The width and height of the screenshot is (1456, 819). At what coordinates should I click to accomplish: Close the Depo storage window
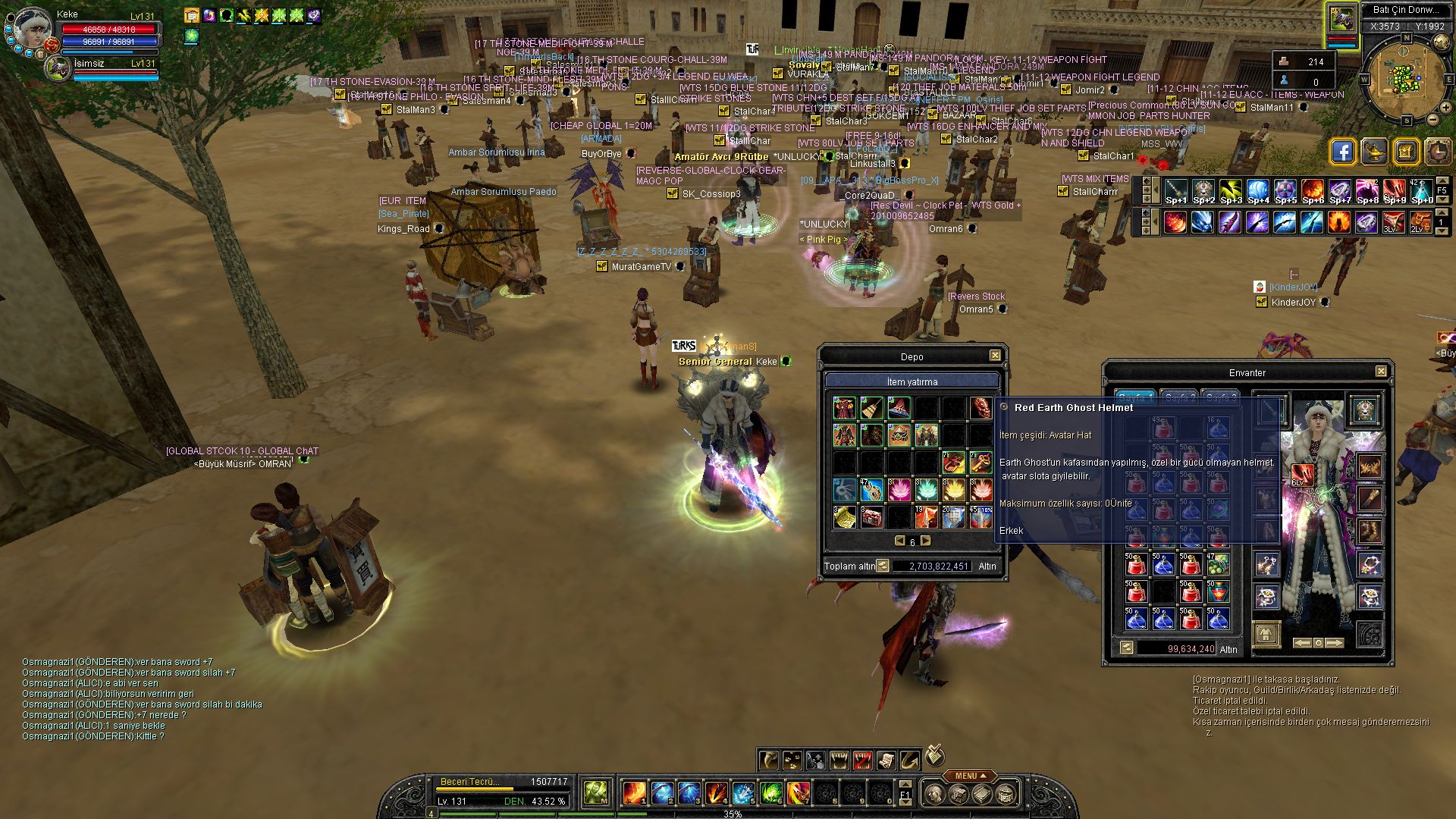pos(995,356)
